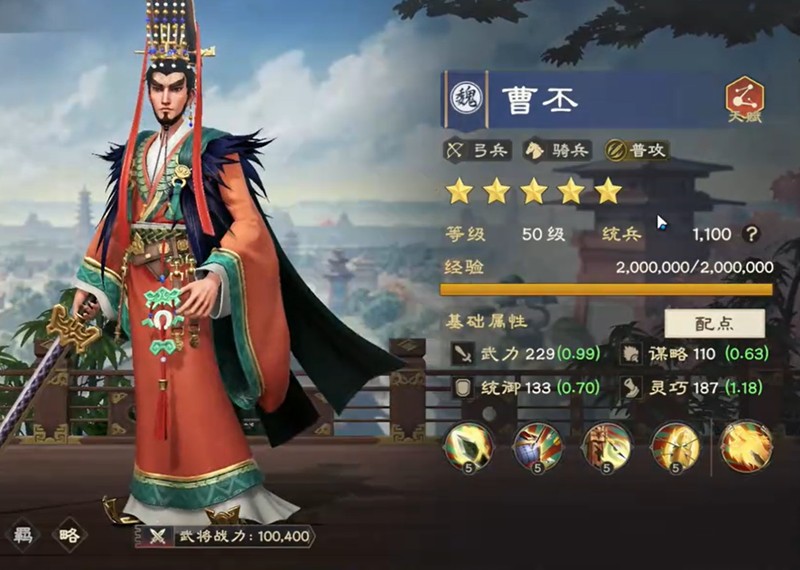This screenshot has width=800, height=570.
Task: View the blue shield skill icon
Action: 536,445
